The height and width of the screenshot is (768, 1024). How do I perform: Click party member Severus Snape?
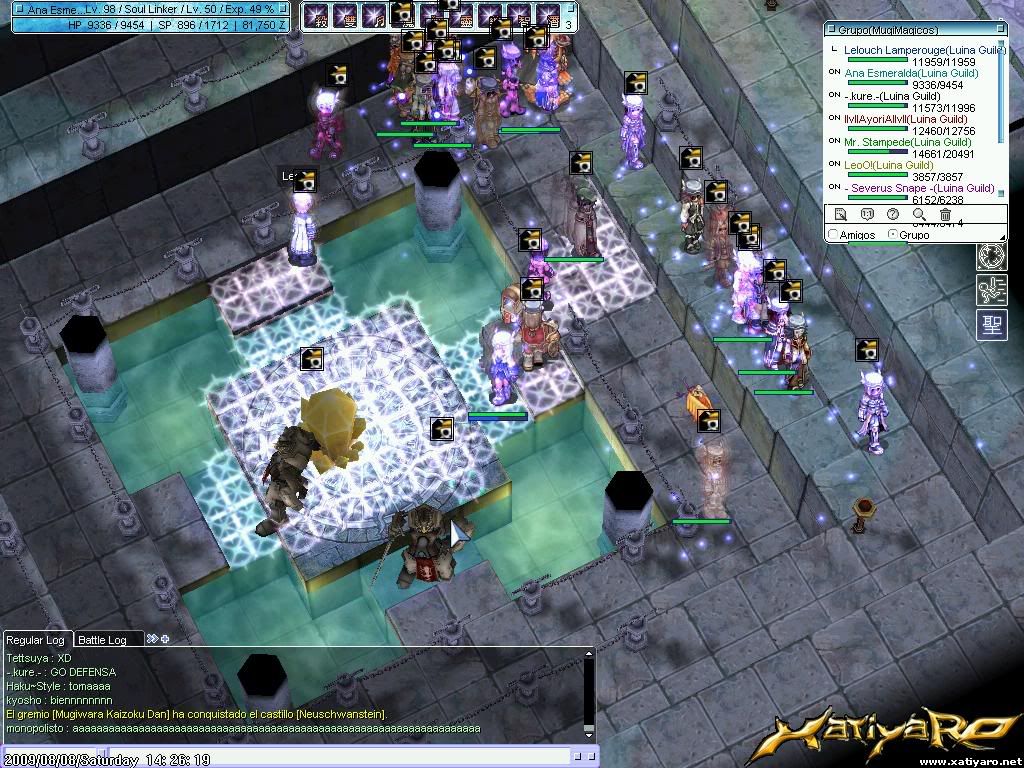[919, 188]
